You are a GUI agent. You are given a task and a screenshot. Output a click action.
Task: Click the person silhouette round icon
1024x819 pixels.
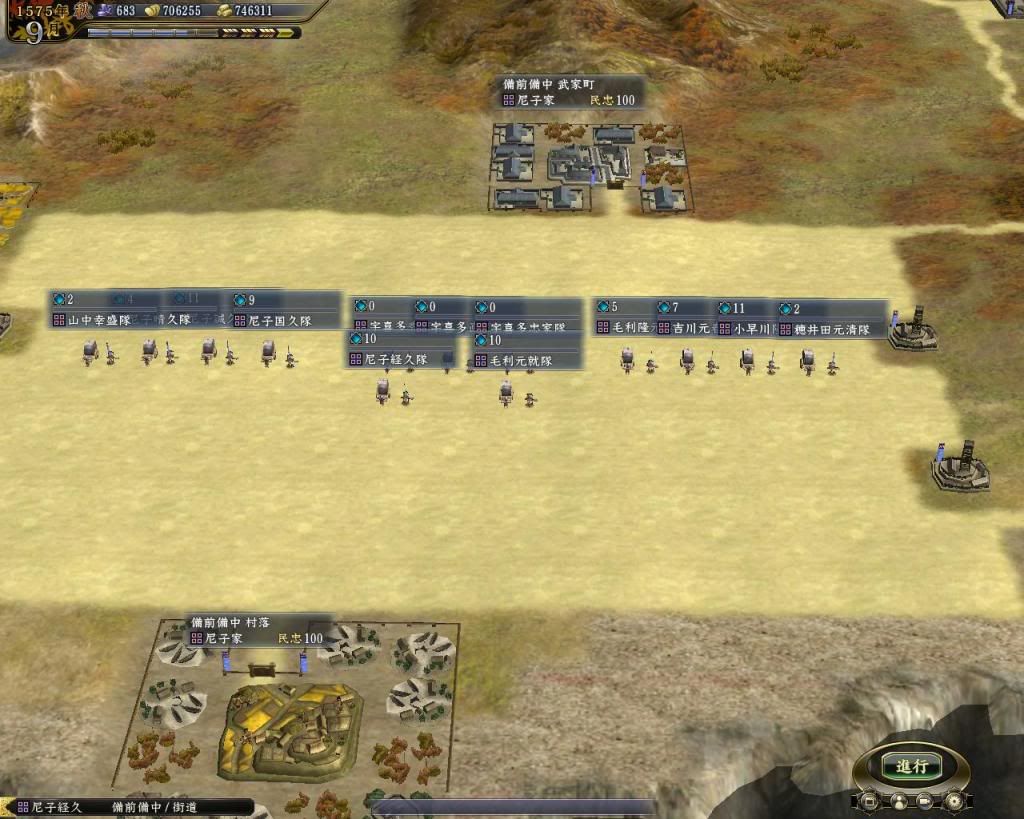899,801
